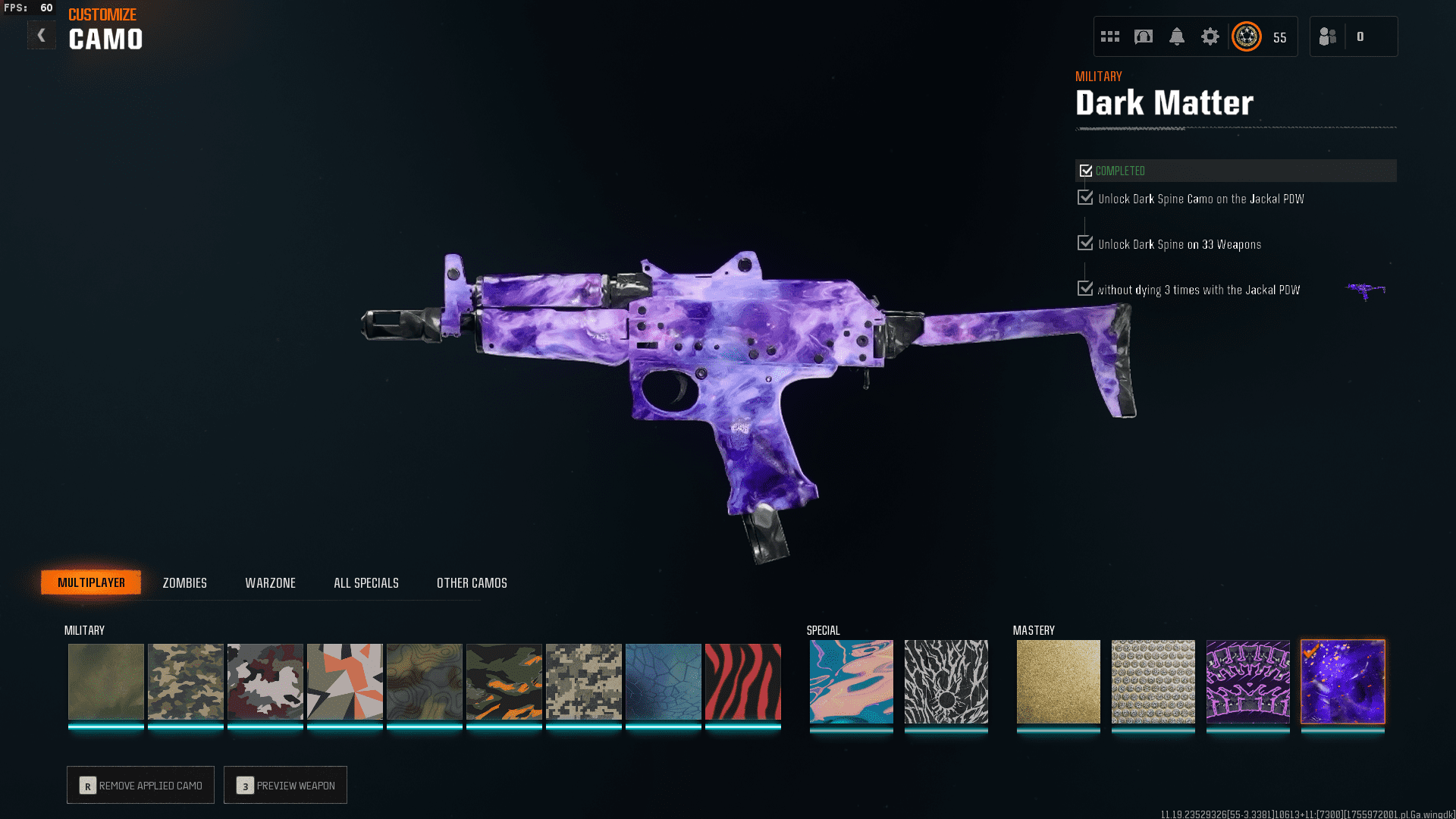Select the Multiplayer camo tab
1456x819 pixels.
click(x=91, y=582)
